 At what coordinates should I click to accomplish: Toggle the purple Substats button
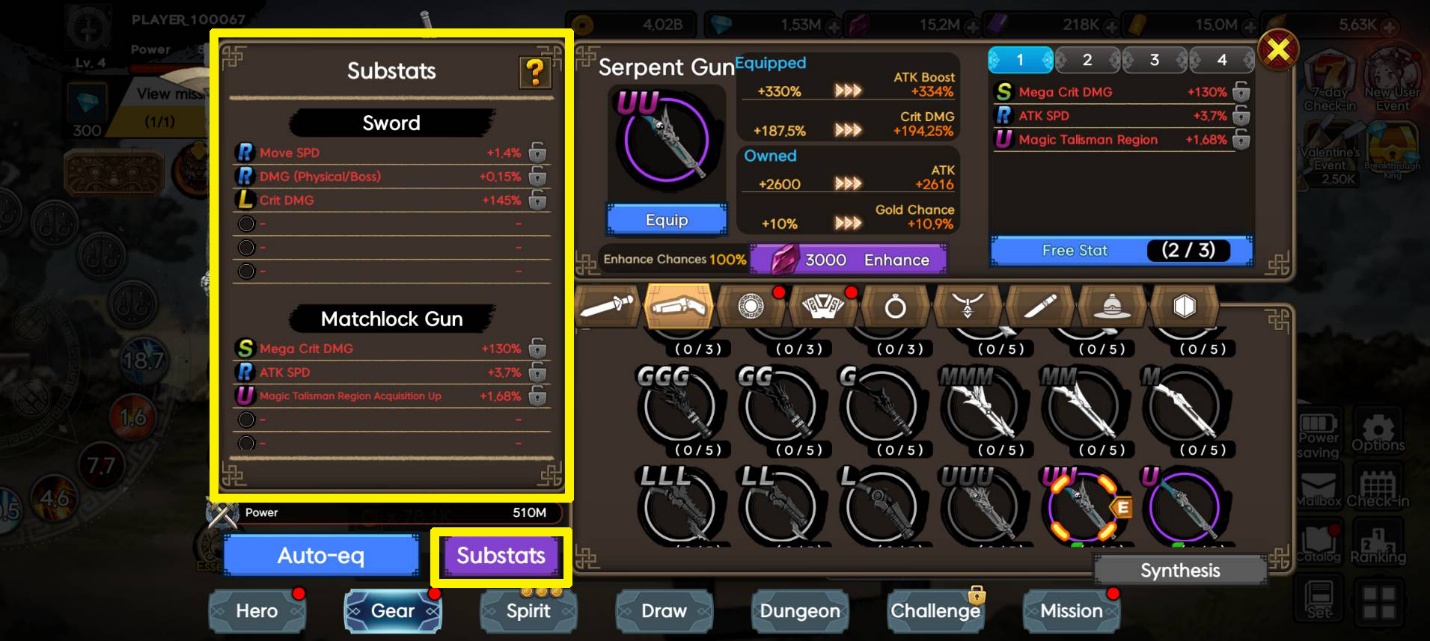[x=501, y=556]
